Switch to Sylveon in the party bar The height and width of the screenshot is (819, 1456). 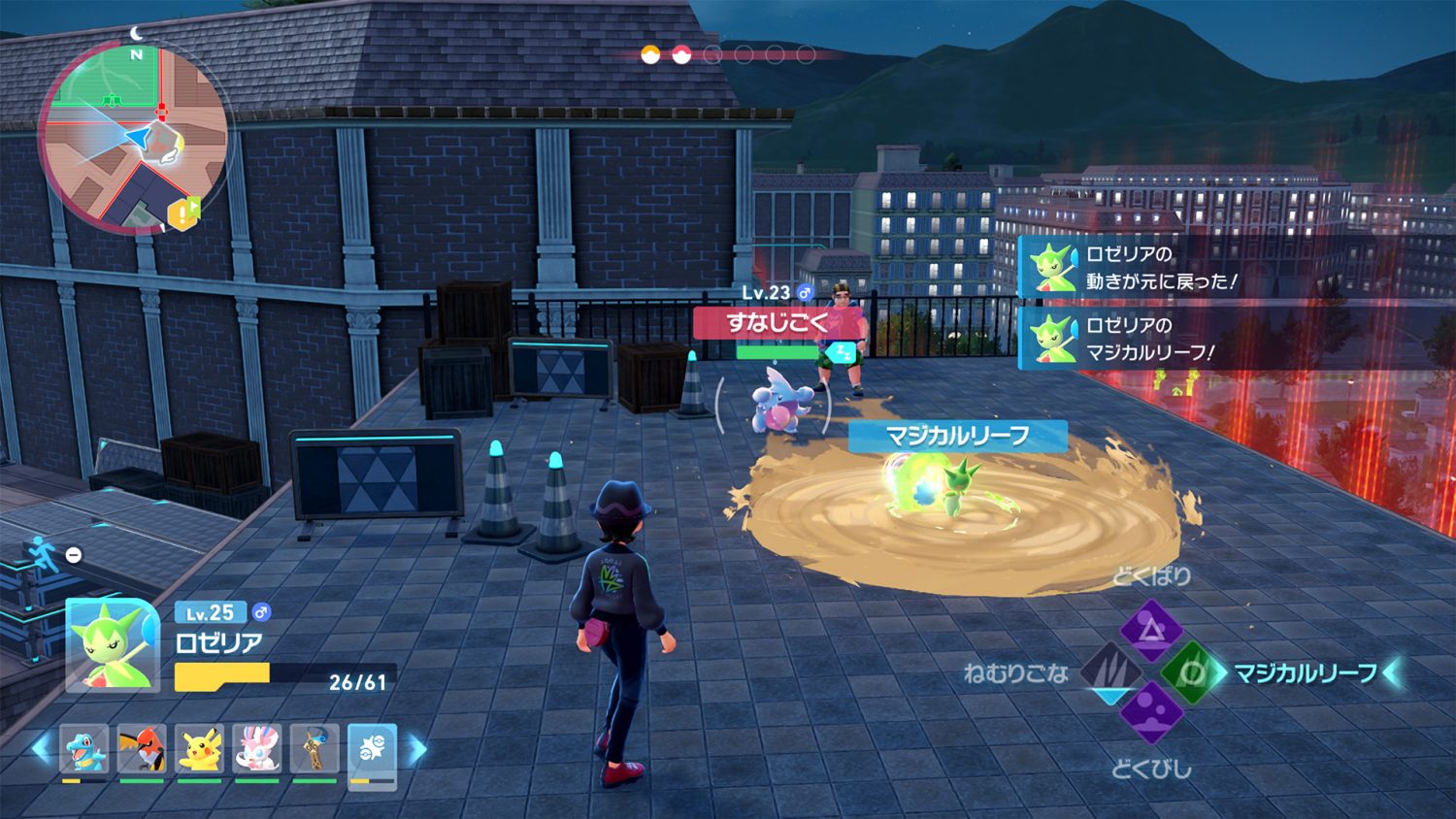pyautogui.click(x=257, y=749)
